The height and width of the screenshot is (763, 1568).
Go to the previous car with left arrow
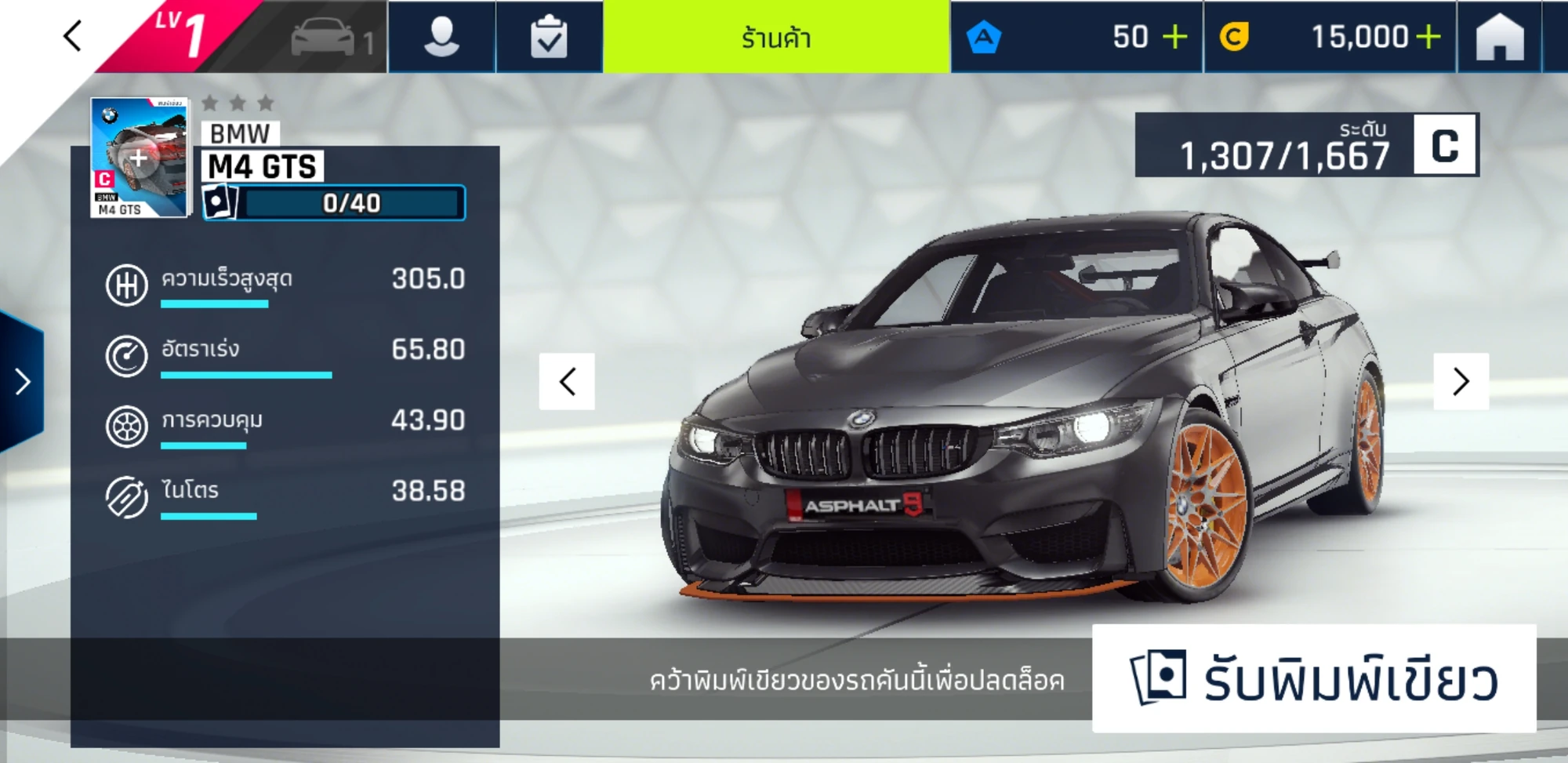(568, 381)
